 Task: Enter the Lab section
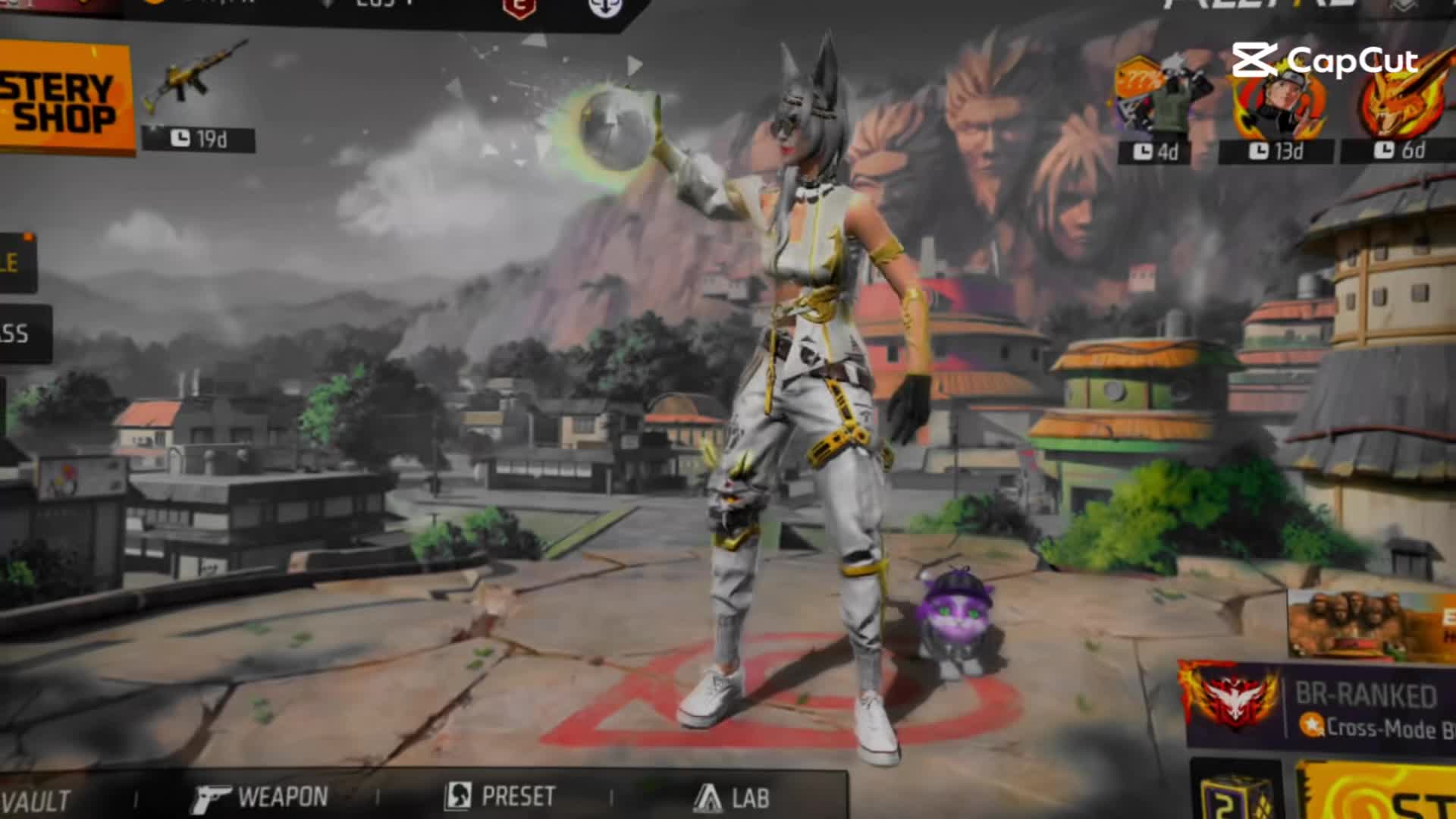(732, 798)
